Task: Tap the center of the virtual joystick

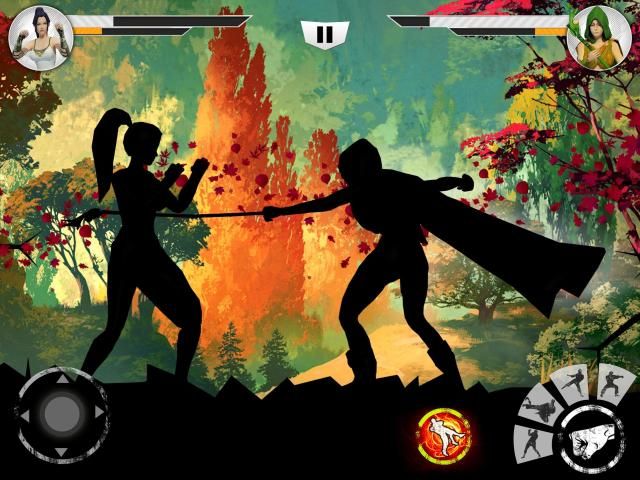Action: point(62,412)
